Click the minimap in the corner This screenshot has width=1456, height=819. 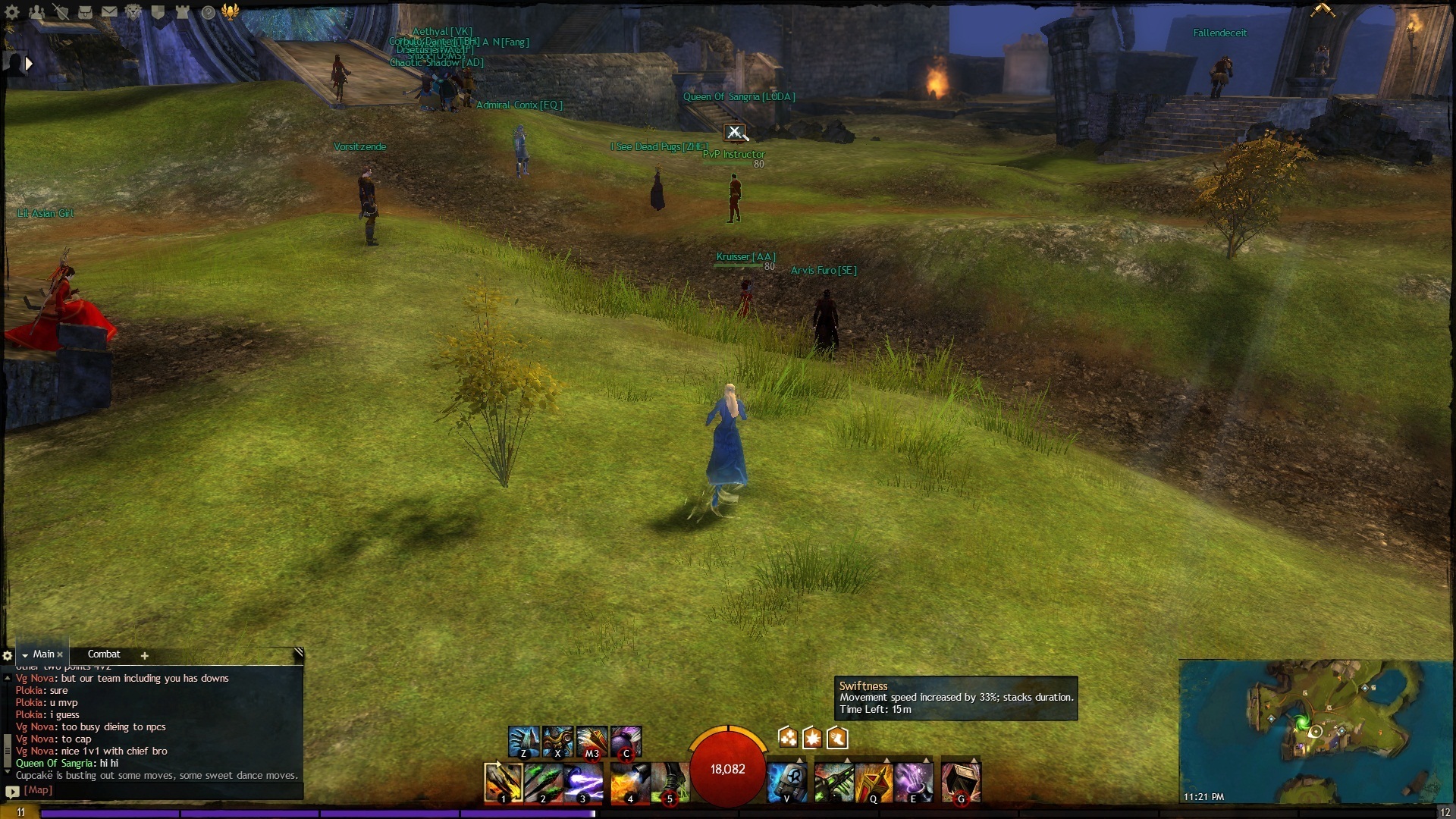pyautogui.click(x=1316, y=731)
